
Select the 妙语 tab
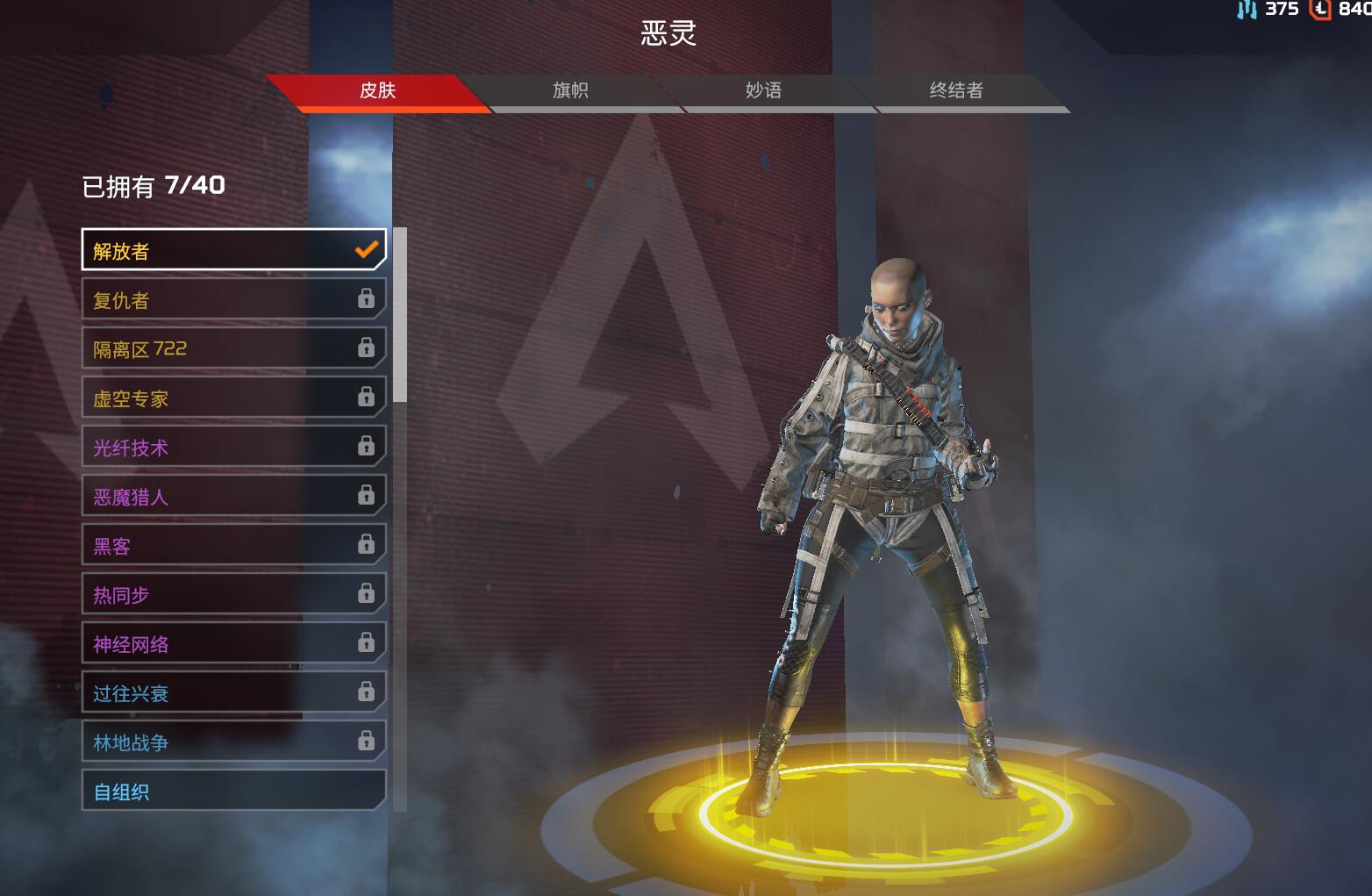763,90
